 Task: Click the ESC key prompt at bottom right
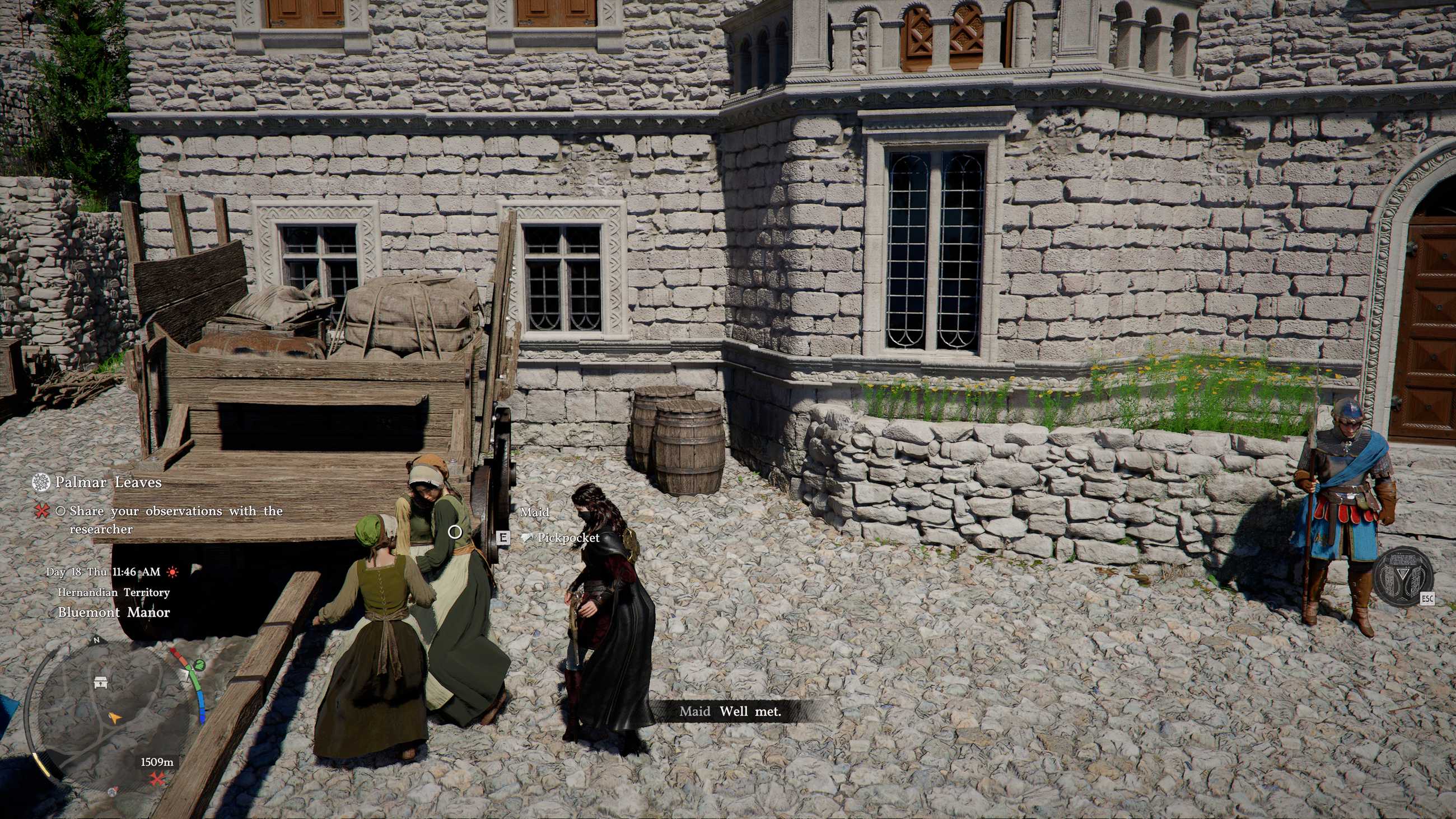point(1428,599)
